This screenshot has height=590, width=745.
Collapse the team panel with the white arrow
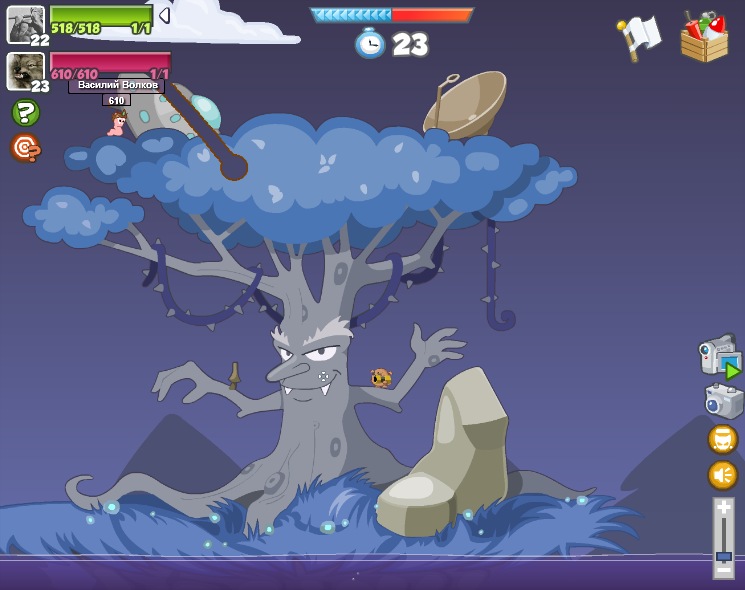click(164, 15)
